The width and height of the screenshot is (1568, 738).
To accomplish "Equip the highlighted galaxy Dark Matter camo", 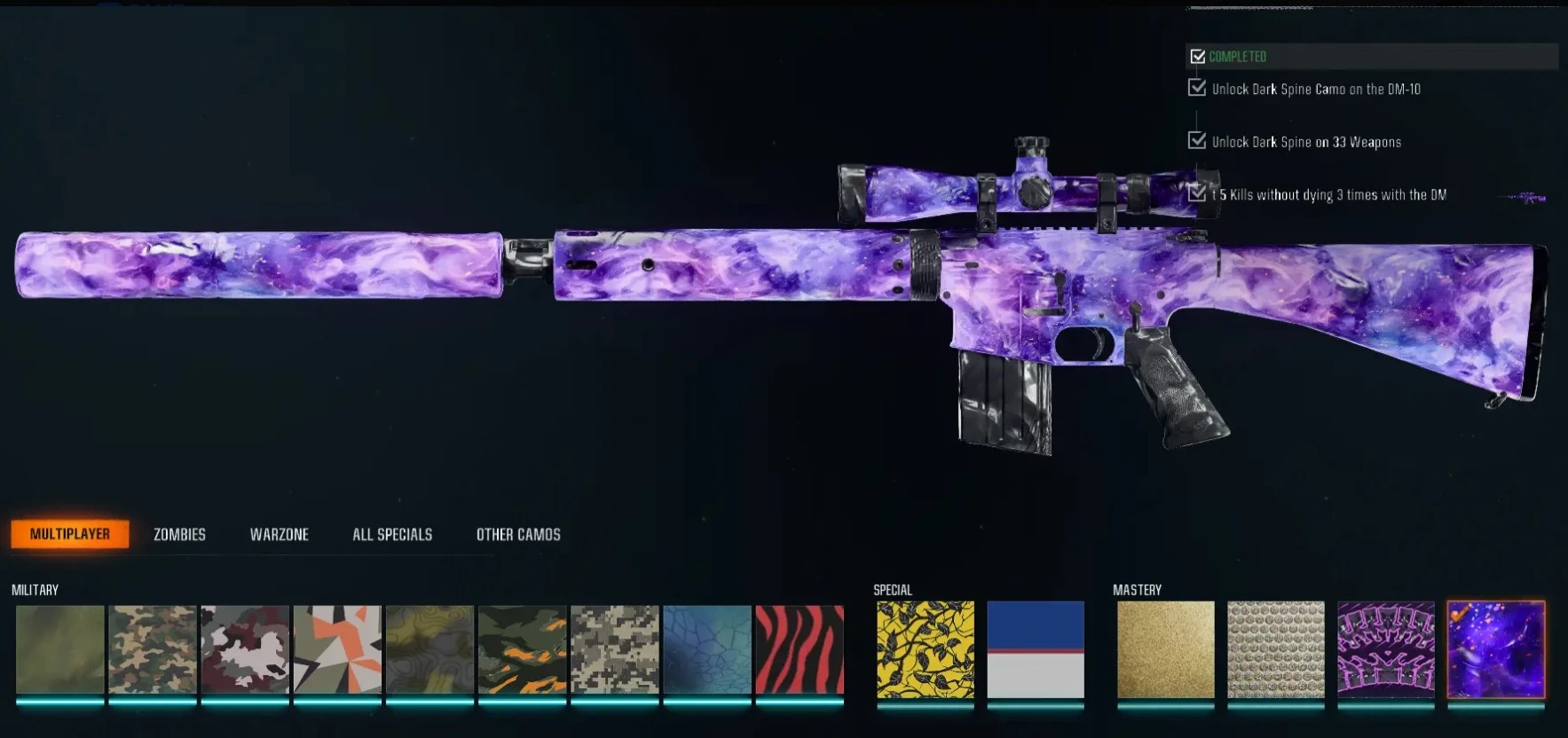I will click(x=1496, y=652).
